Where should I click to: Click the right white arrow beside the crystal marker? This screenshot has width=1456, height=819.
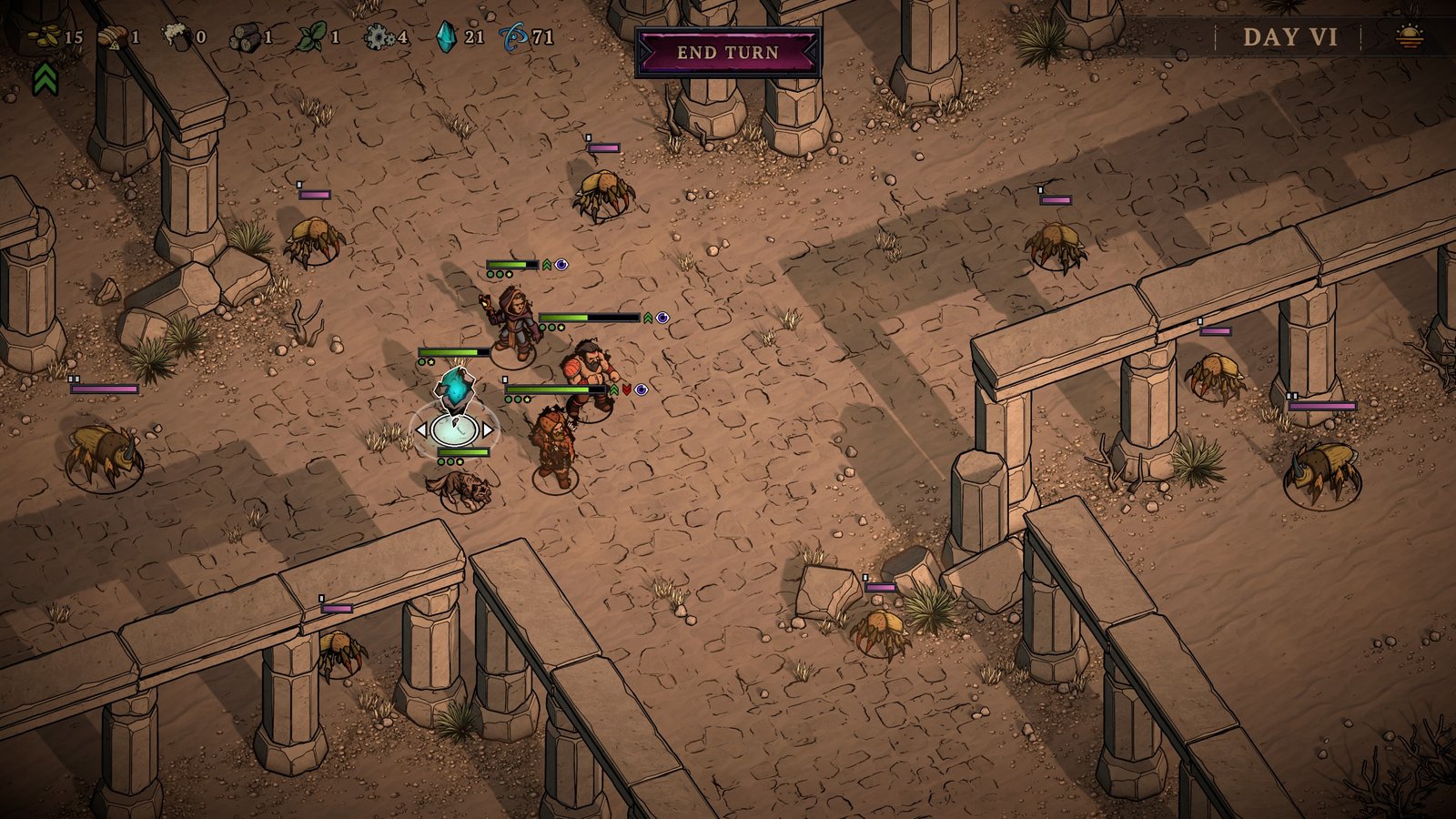[x=489, y=430]
